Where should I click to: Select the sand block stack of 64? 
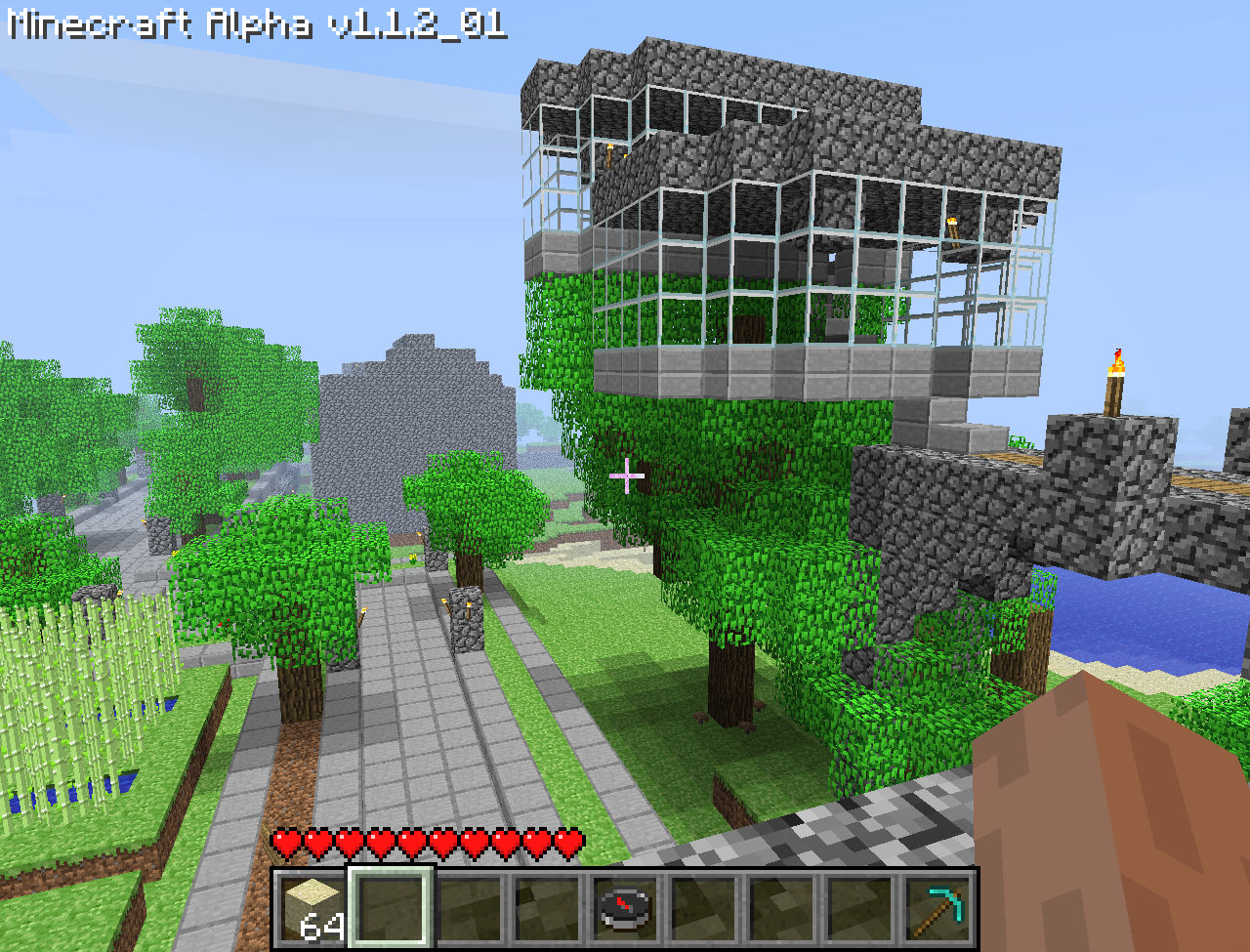(x=311, y=908)
